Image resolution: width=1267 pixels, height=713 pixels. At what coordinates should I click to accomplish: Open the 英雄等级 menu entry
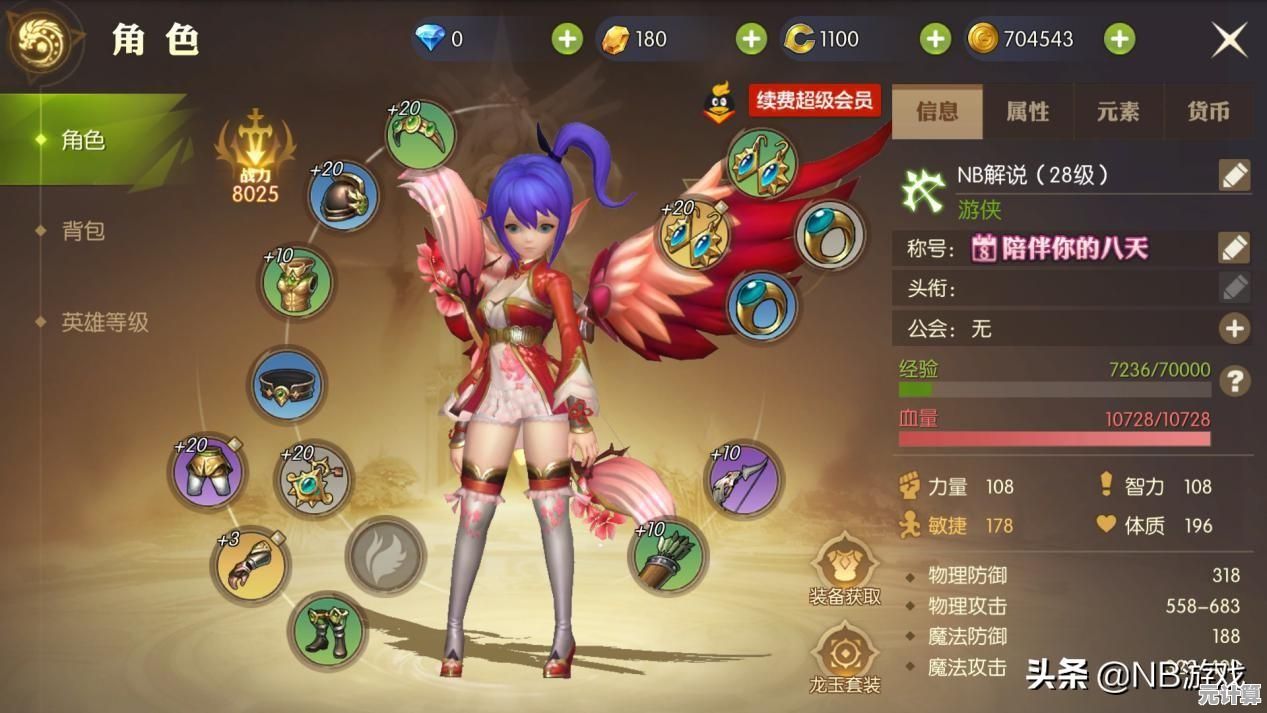pos(105,322)
